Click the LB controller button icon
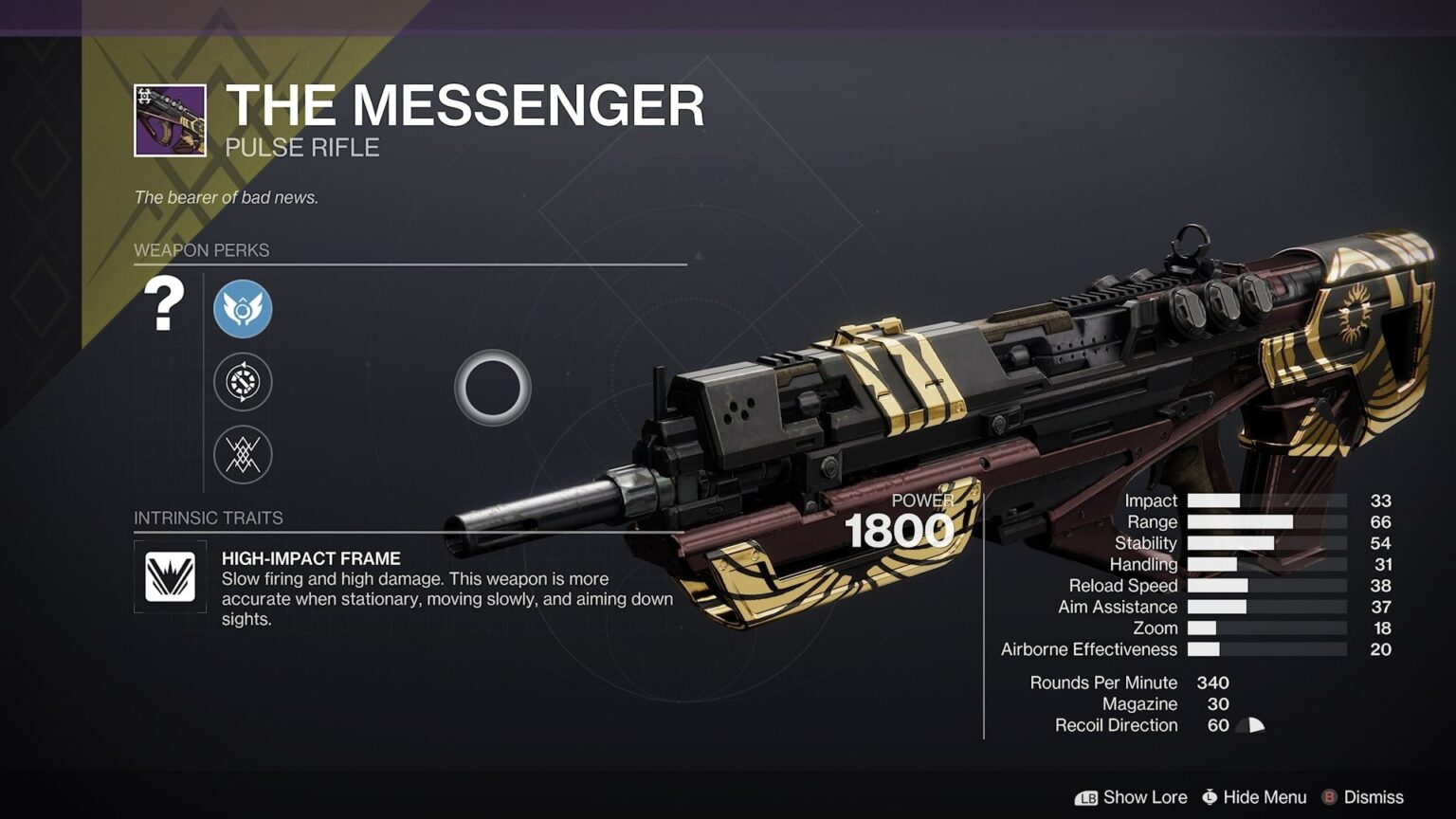The width and height of the screenshot is (1456, 819). (x=1086, y=797)
